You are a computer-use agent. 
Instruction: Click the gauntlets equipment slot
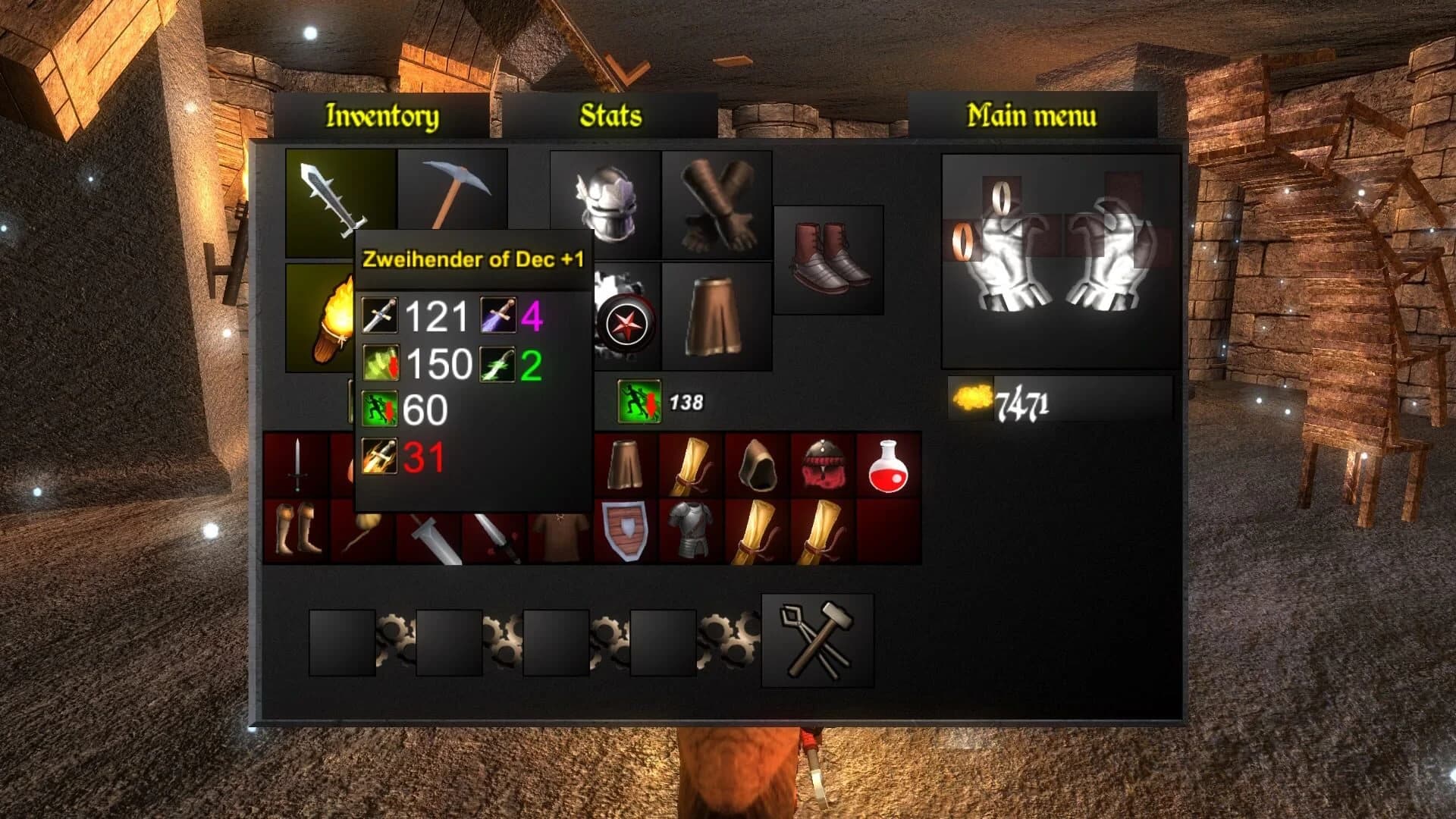716,203
